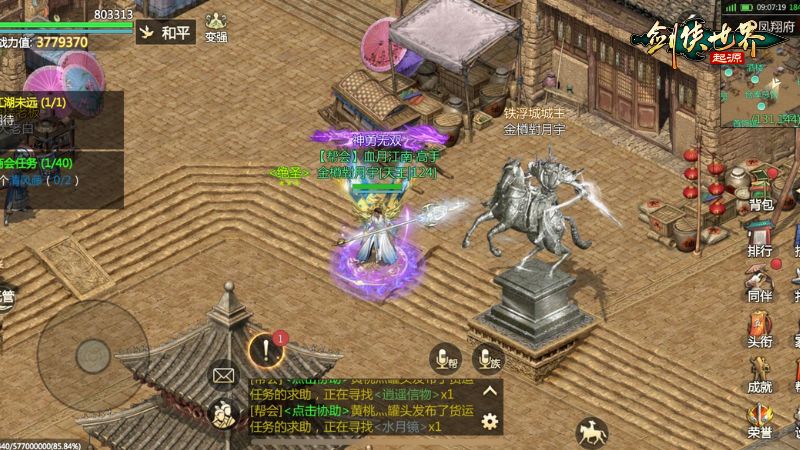The image size is (800, 450).
Task: Open the 变强 get-stronger menu
Action: point(216,27)
